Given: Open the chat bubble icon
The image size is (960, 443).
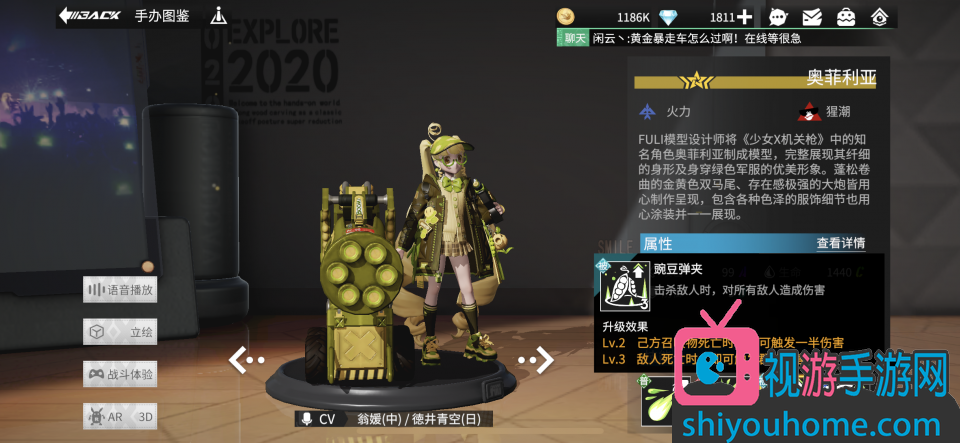Looking at the screenshot, I should [x=778, y=17].
